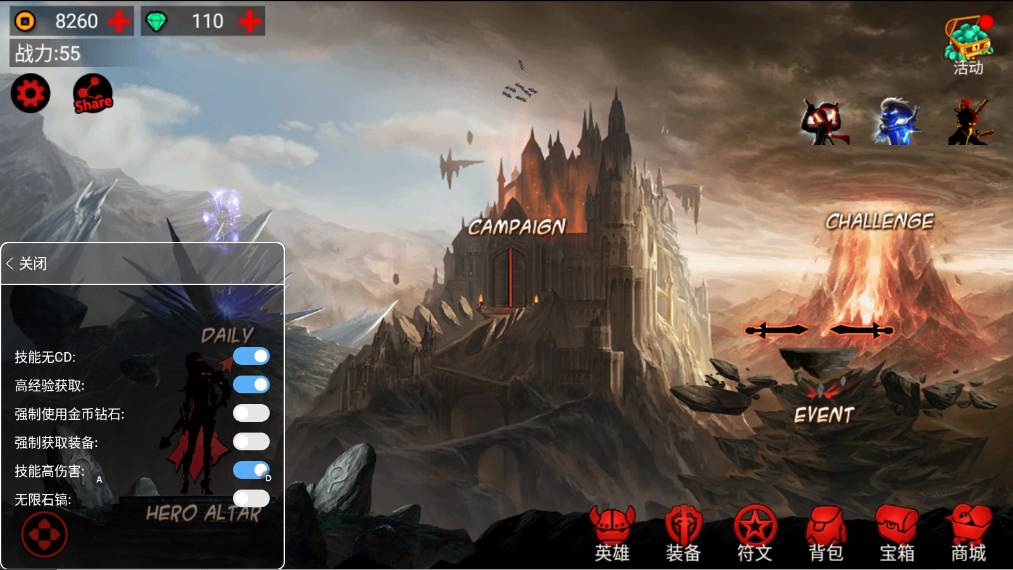Screen dimensions: 1013x570
Task: Open the Challenge volcano mode
Action: (x=879, y=222)
